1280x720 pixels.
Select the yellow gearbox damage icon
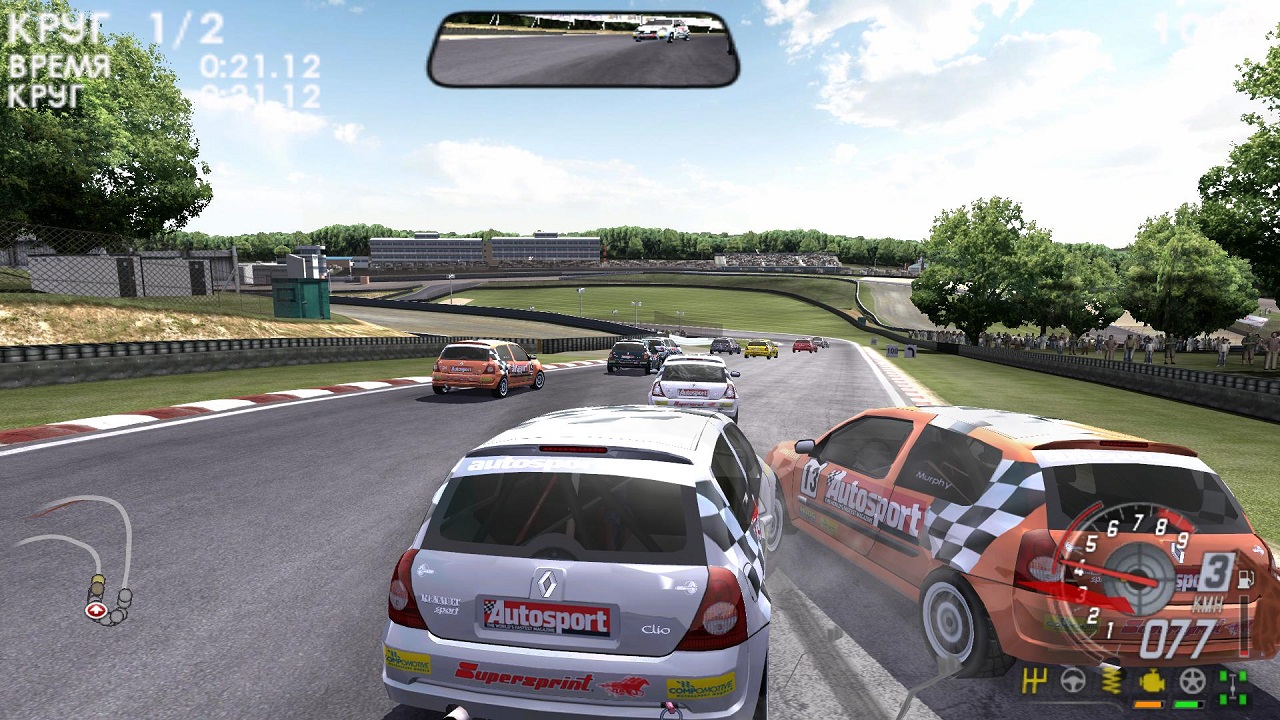[x=1035, y=681]
